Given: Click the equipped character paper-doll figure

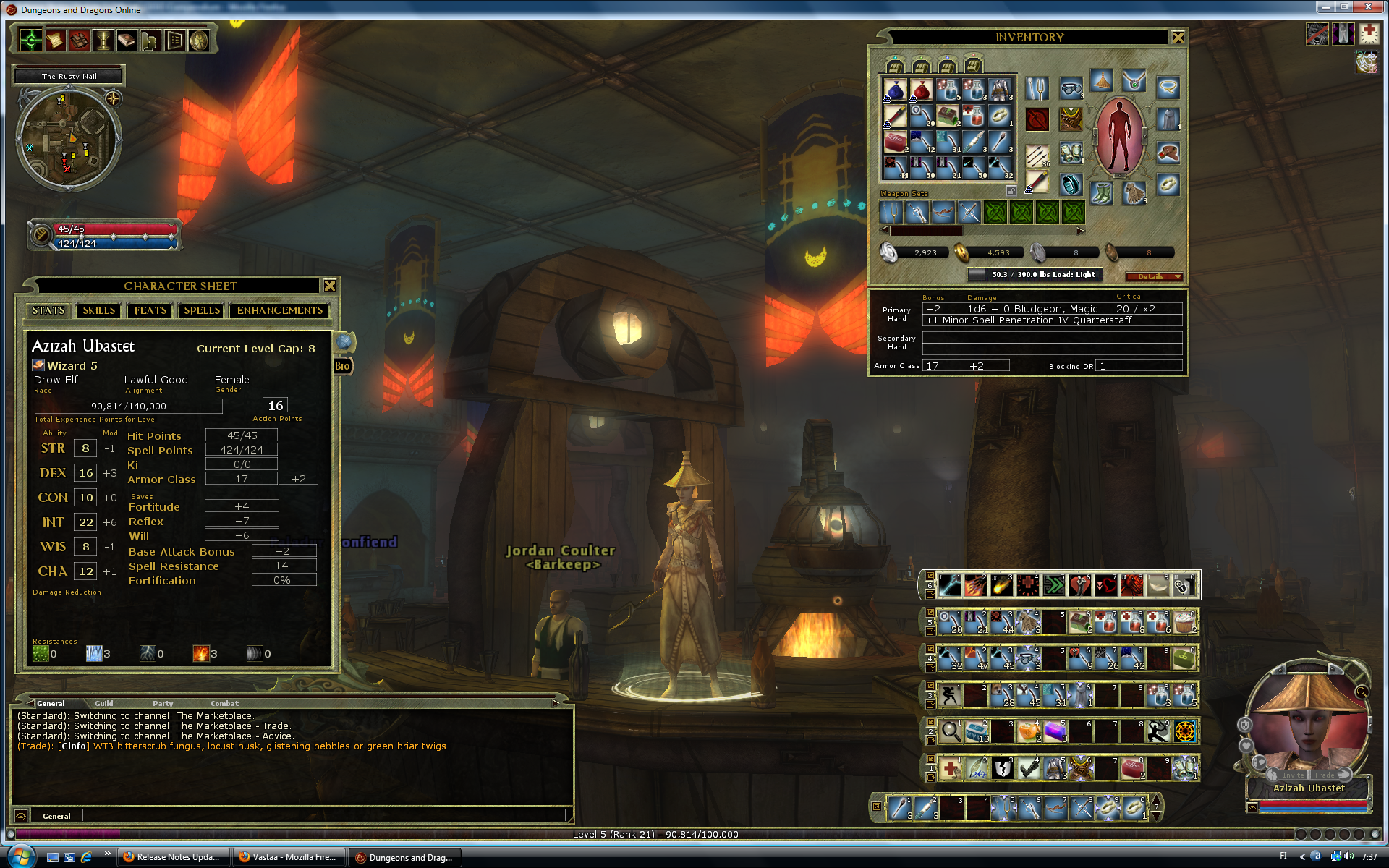Looking at the screenshot, I should click(x=1119, y=137).
